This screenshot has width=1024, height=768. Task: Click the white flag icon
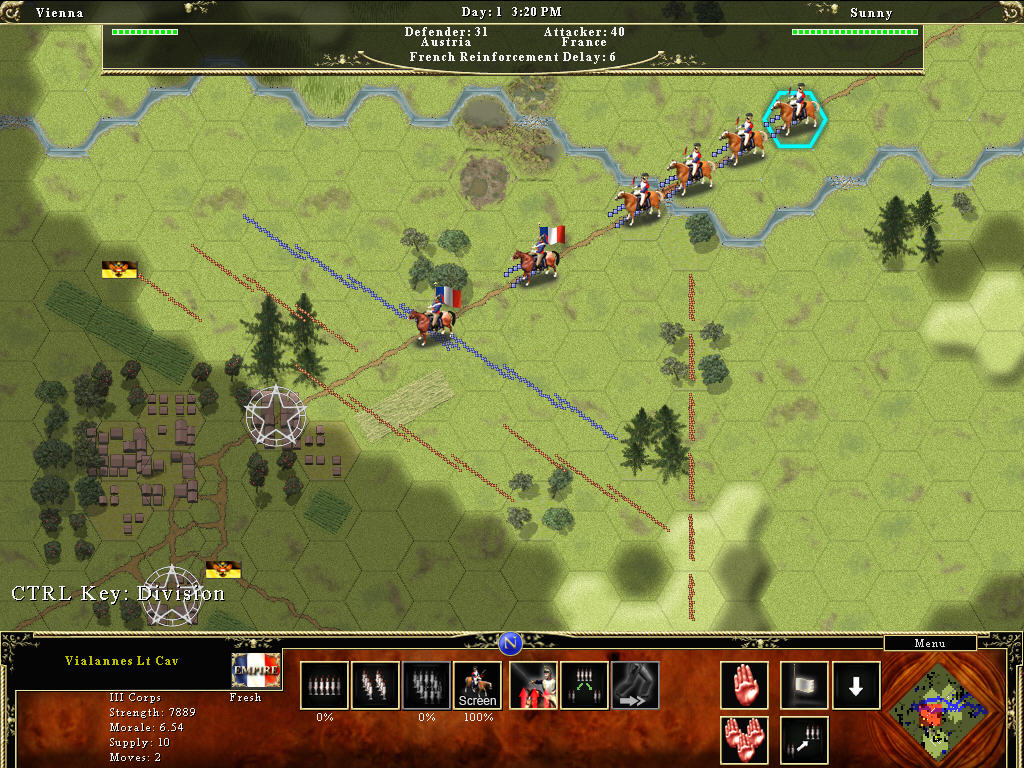804,685
